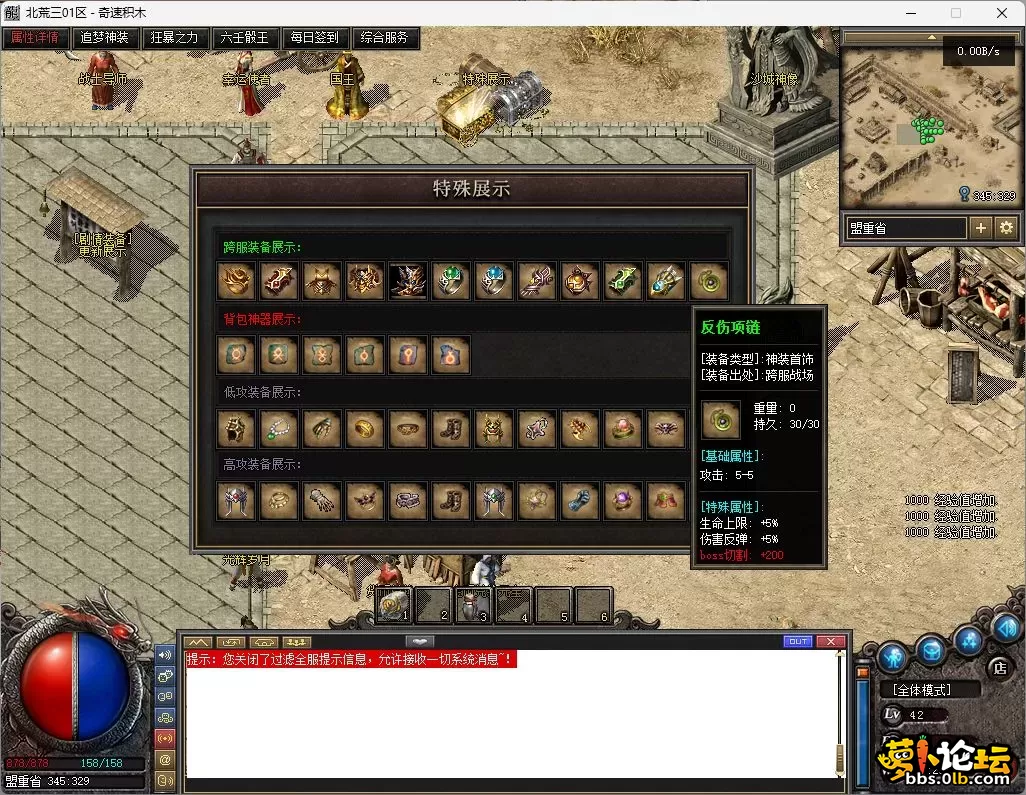Close the chat window with the red X
The width and height of the screenshot is (1026, 795).
[x=830, y=641]
